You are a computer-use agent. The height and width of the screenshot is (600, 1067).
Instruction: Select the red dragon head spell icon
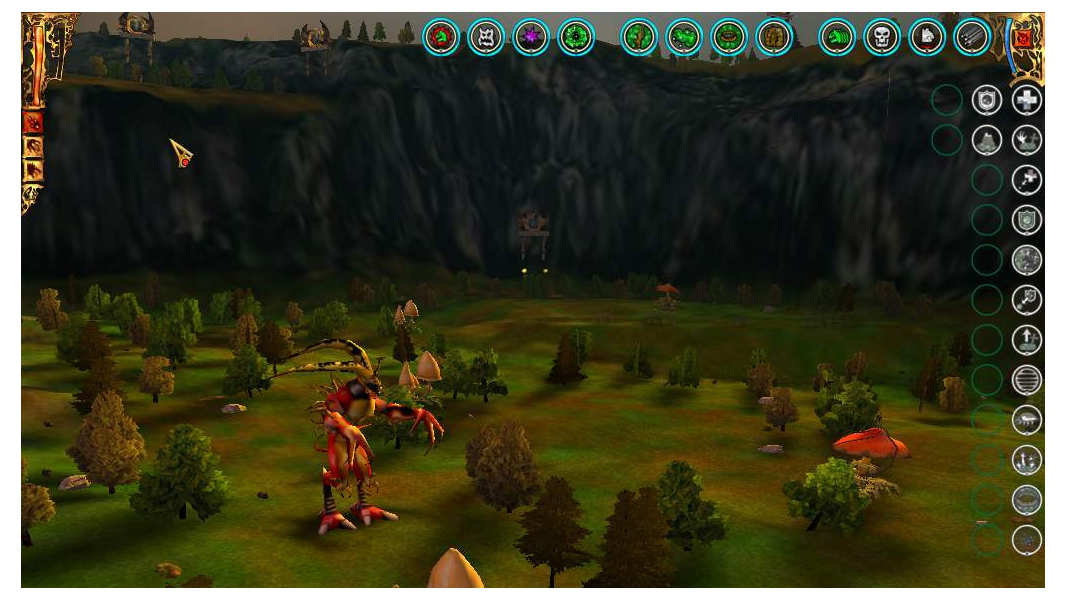pyautogui.click(x=441, y=38)
